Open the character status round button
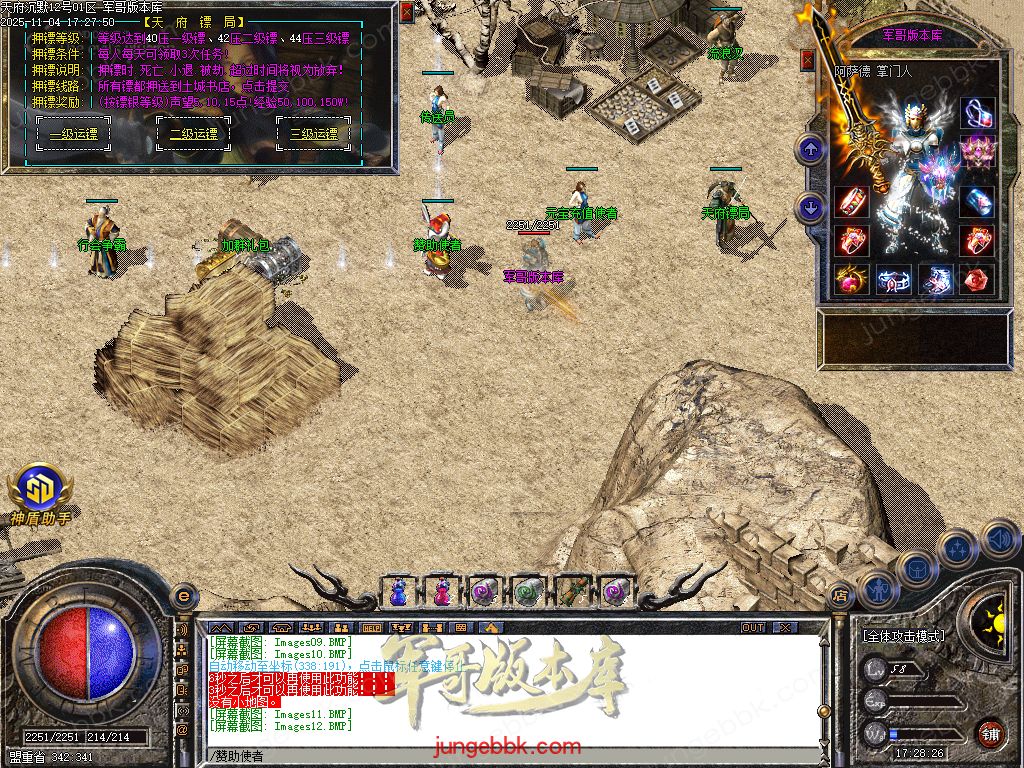1024x768 pixels. 877,589
